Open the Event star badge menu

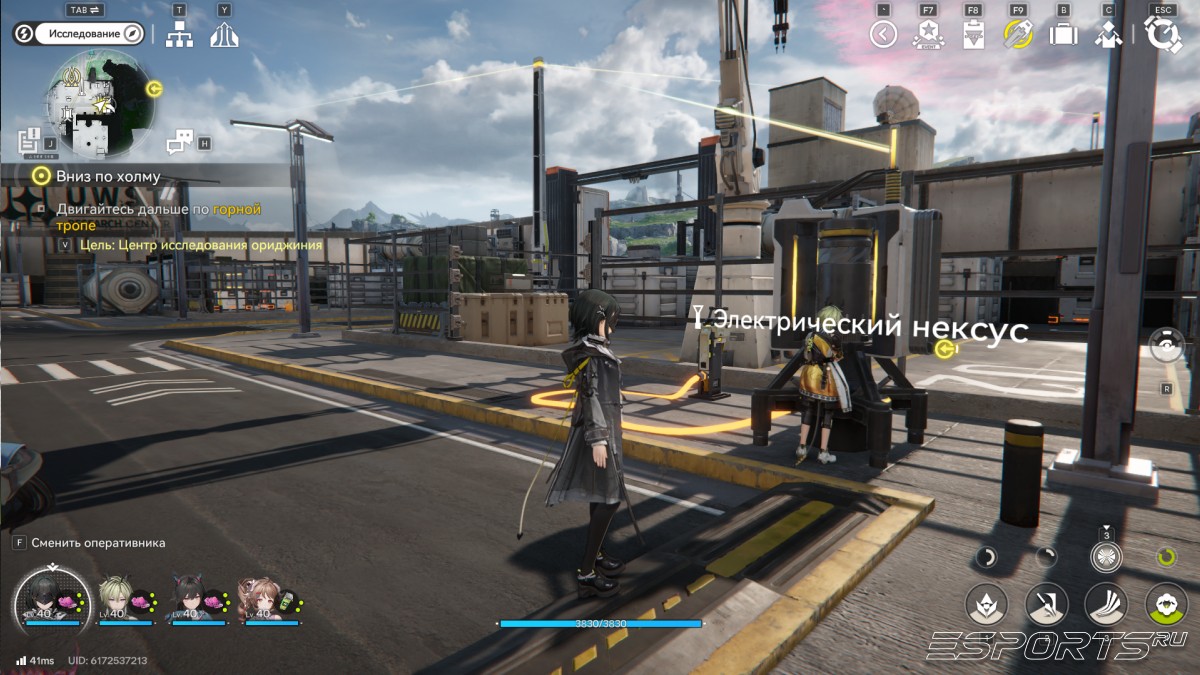pyautogui.click(x=927, y=35)
